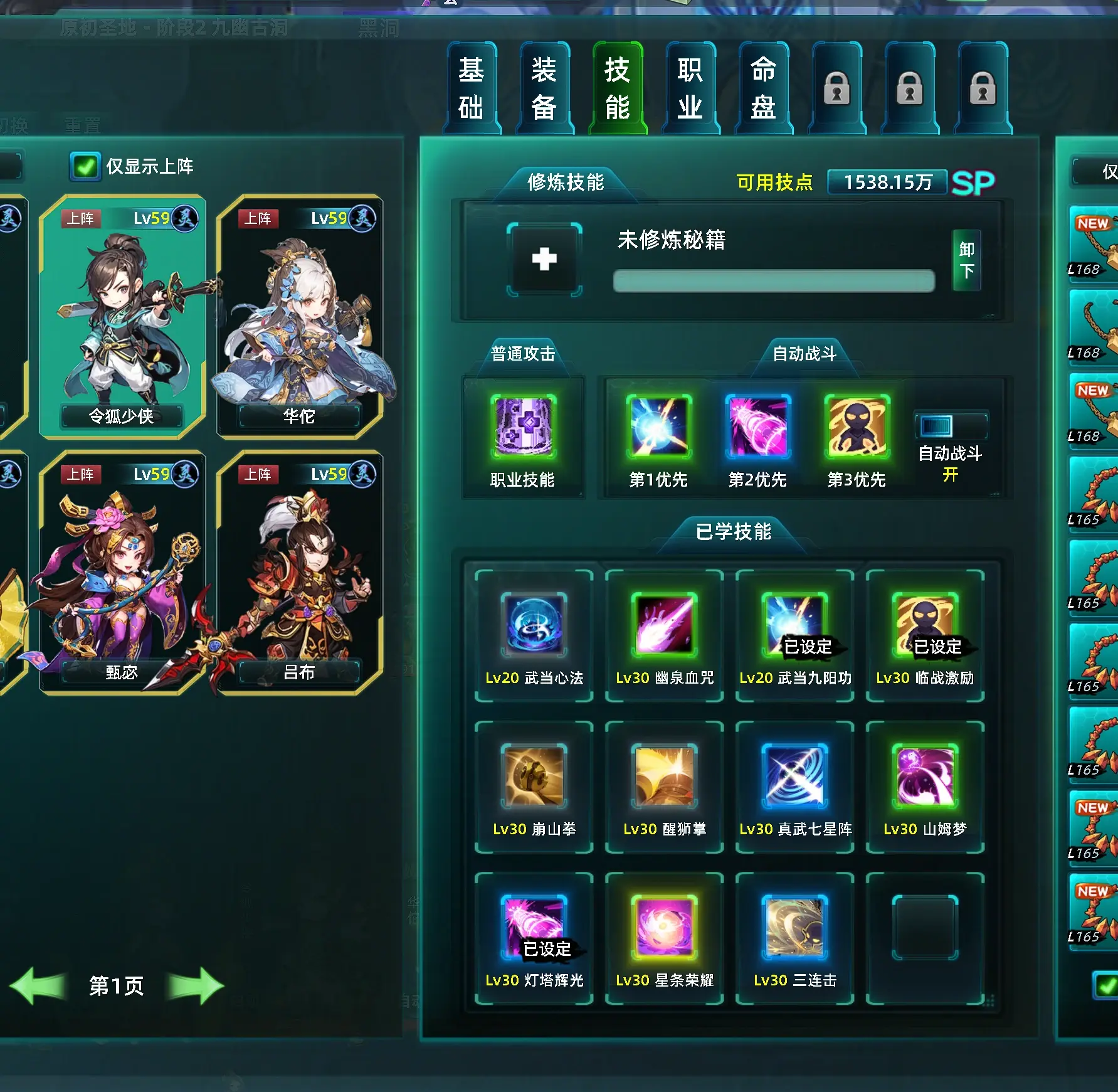The height and width of the screenshot is (1092, 1118).
Task: Select the 职业 class tab
Action: click(x=690, y=88)
